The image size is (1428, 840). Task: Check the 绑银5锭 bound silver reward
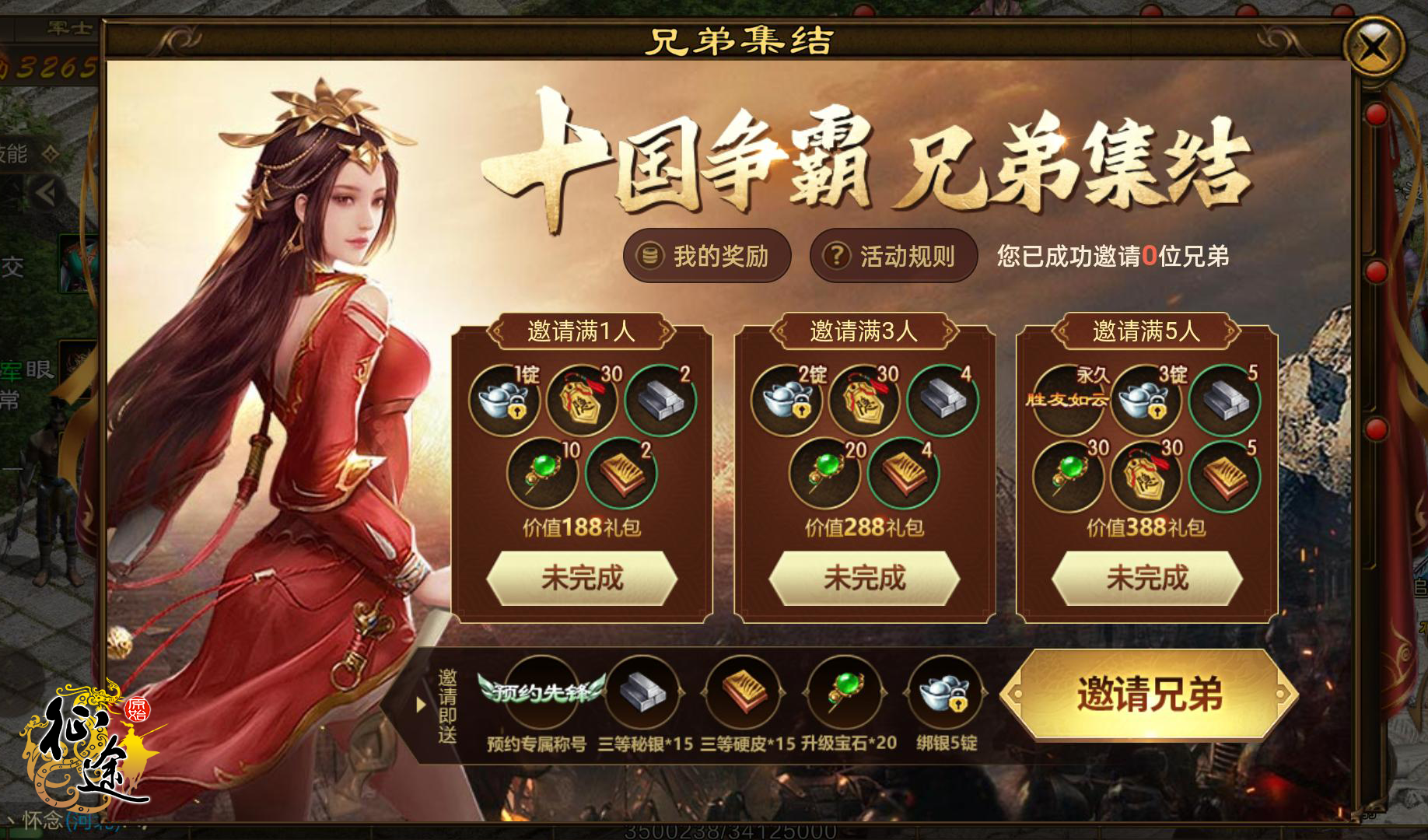tap(946, 691)
